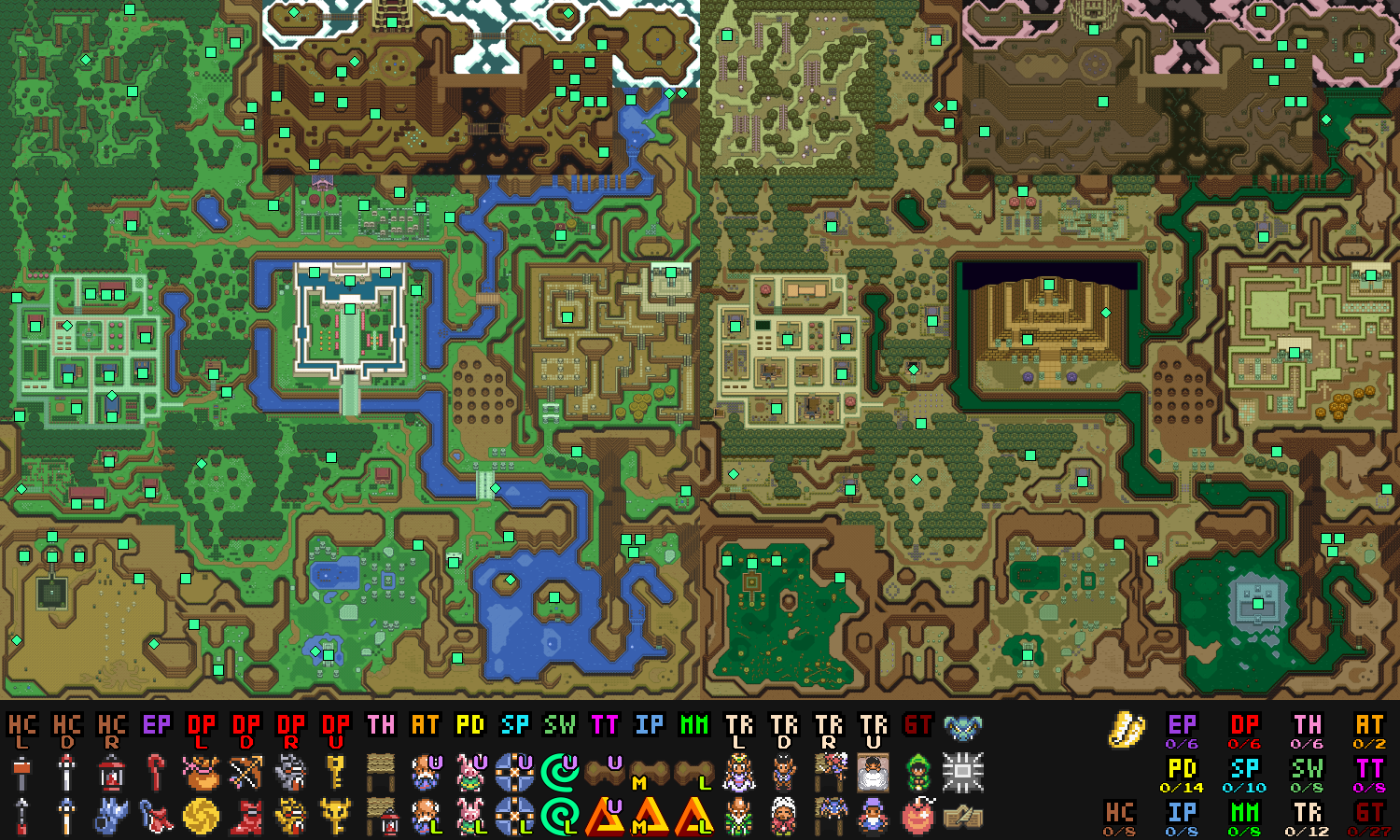
Task: Click the blue glove item icon
Action: click(x=112, y=817)
